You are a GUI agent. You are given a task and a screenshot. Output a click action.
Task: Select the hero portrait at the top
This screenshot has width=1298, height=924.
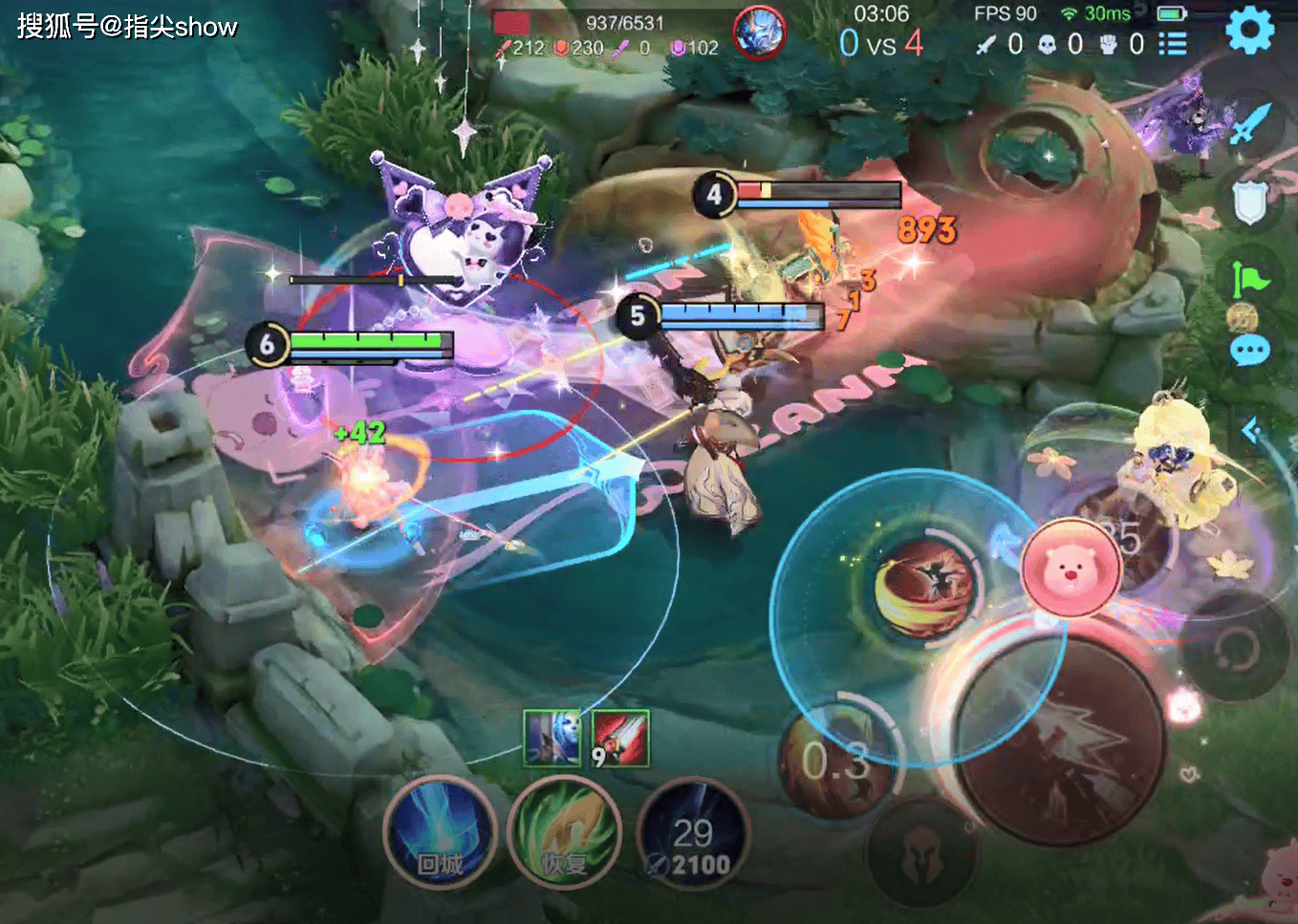coord(759,32)
